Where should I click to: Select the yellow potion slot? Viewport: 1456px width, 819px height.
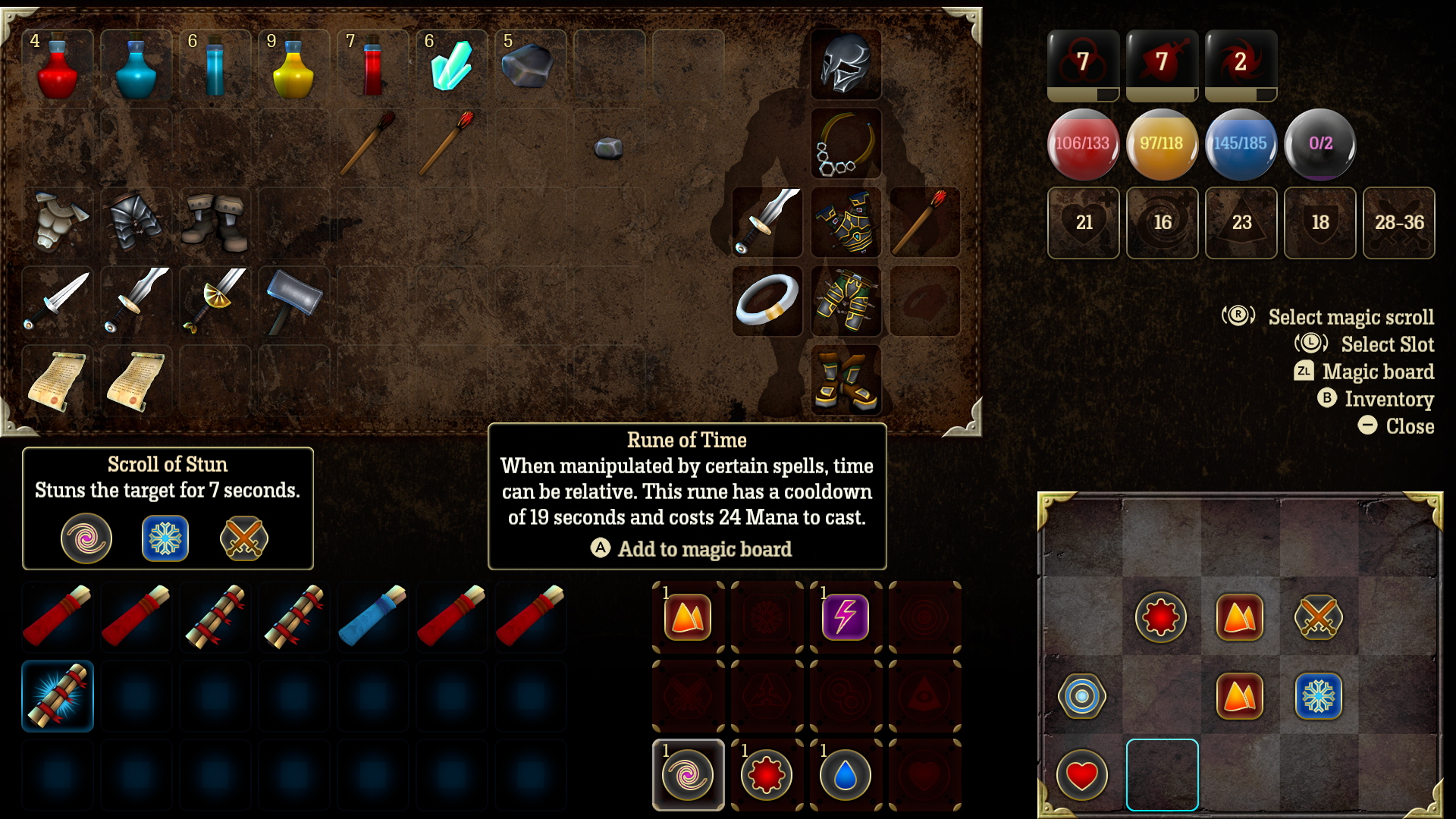293,65
